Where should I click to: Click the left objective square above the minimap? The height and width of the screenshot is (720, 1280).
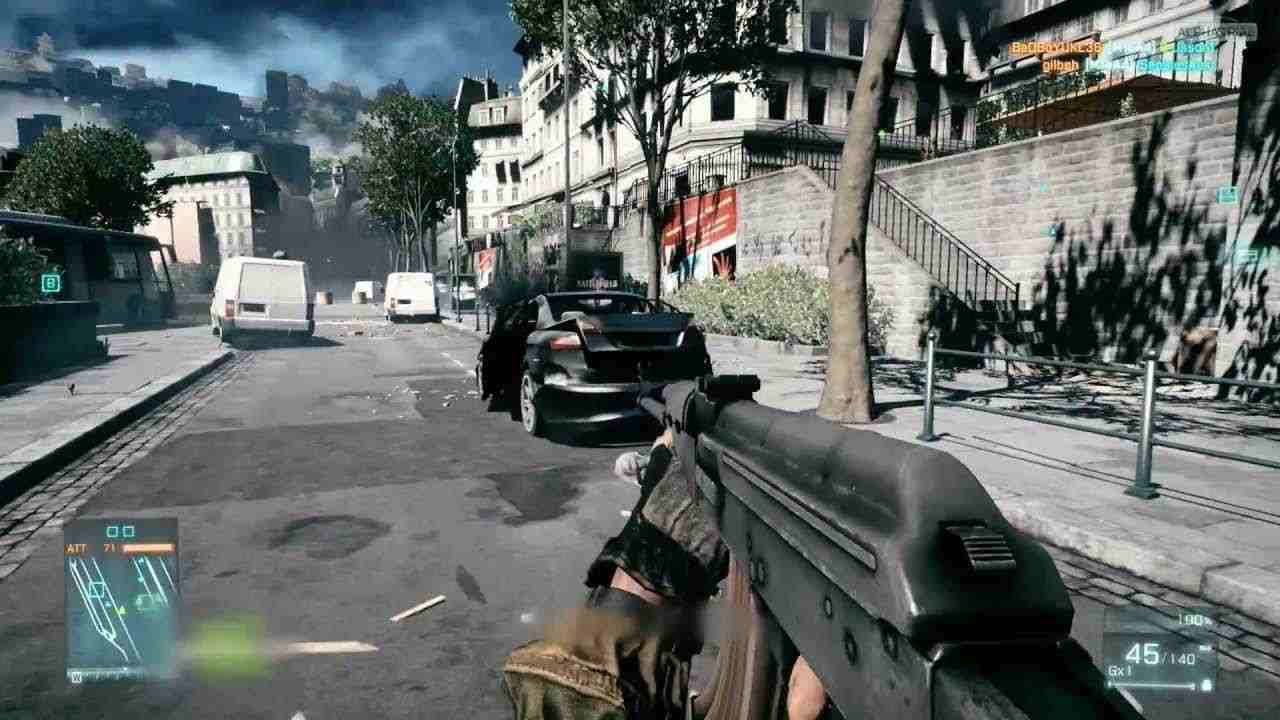tap(112, 531)
